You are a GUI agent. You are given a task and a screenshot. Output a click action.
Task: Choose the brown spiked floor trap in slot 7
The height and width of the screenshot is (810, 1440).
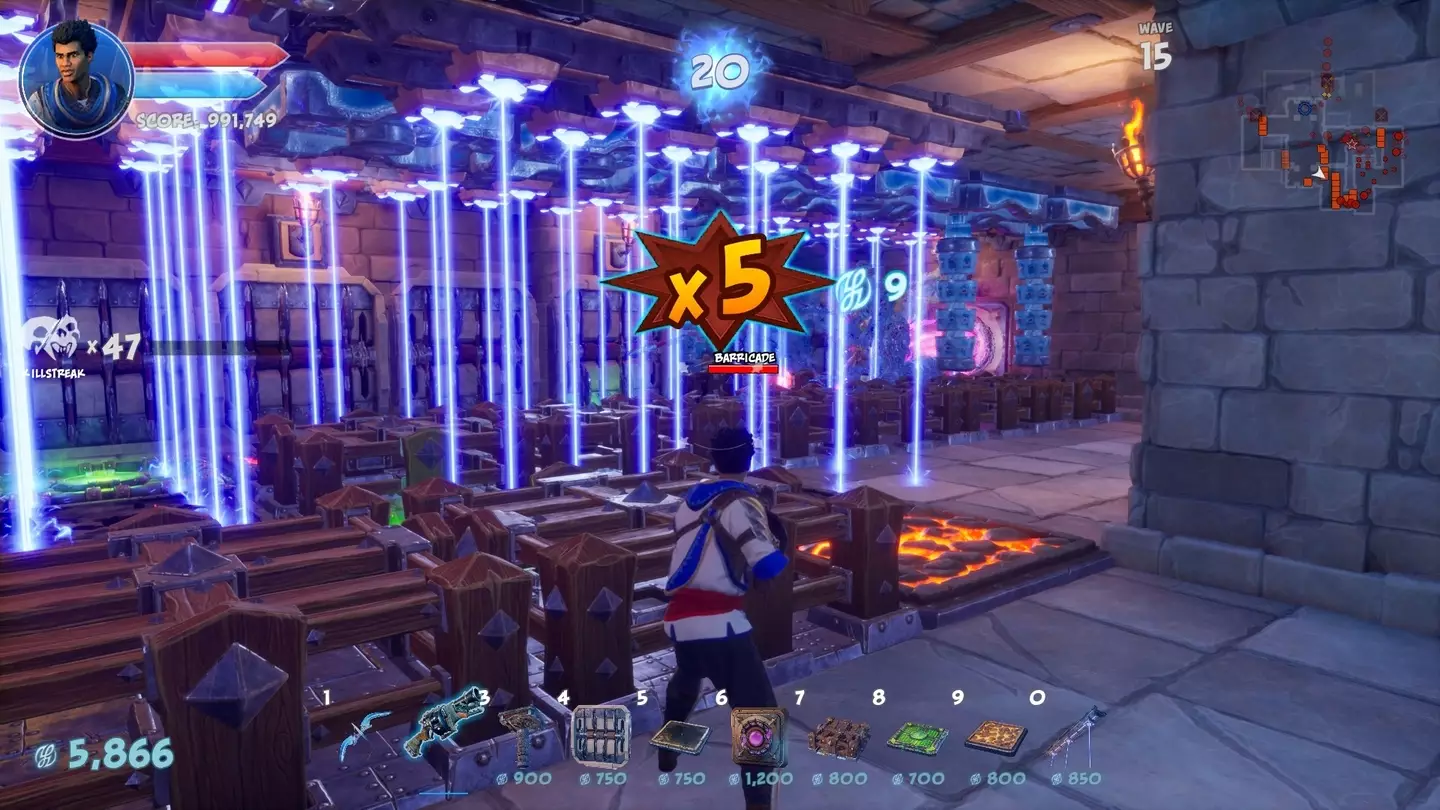pos(838,737)
